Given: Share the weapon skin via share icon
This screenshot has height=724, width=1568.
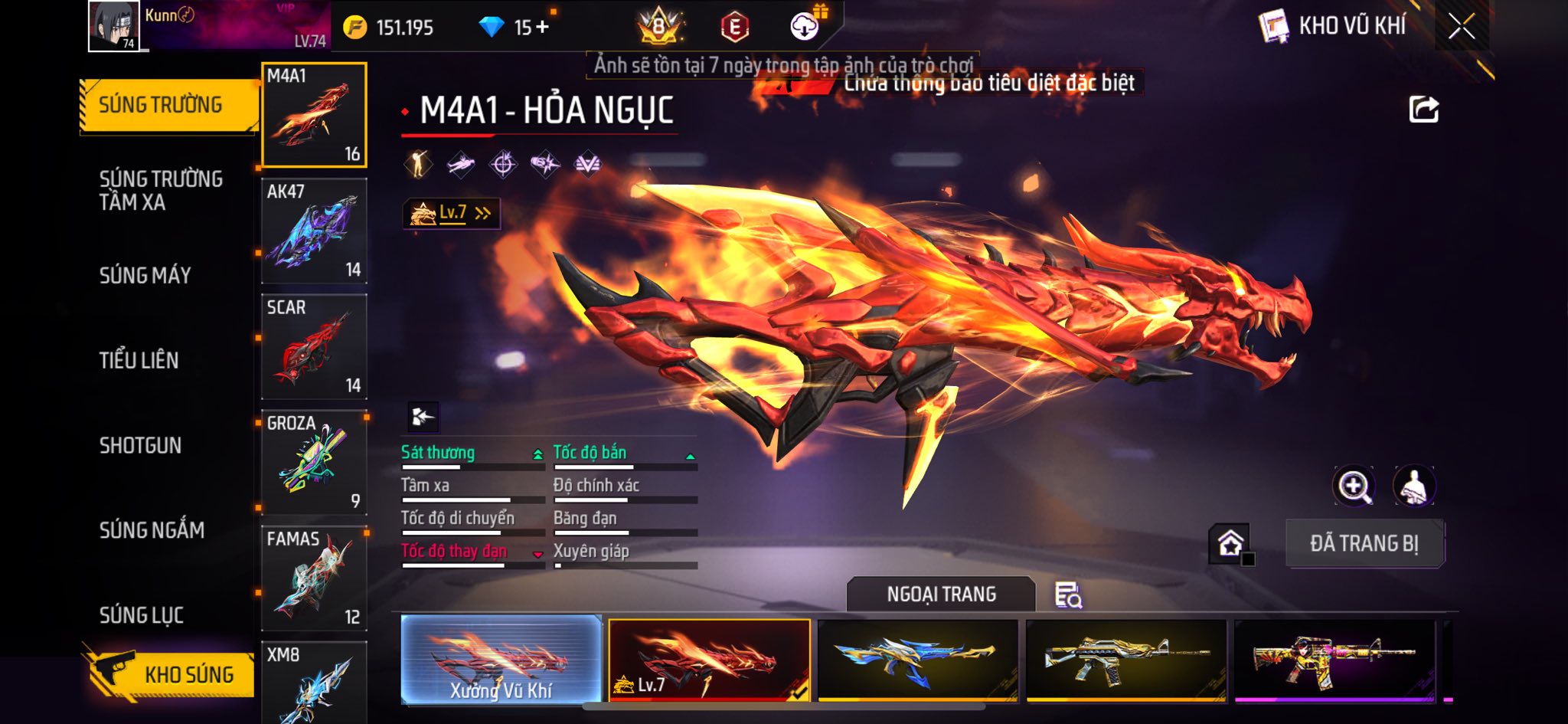Looking at the screenshot, I should [x=1423, y=110].
